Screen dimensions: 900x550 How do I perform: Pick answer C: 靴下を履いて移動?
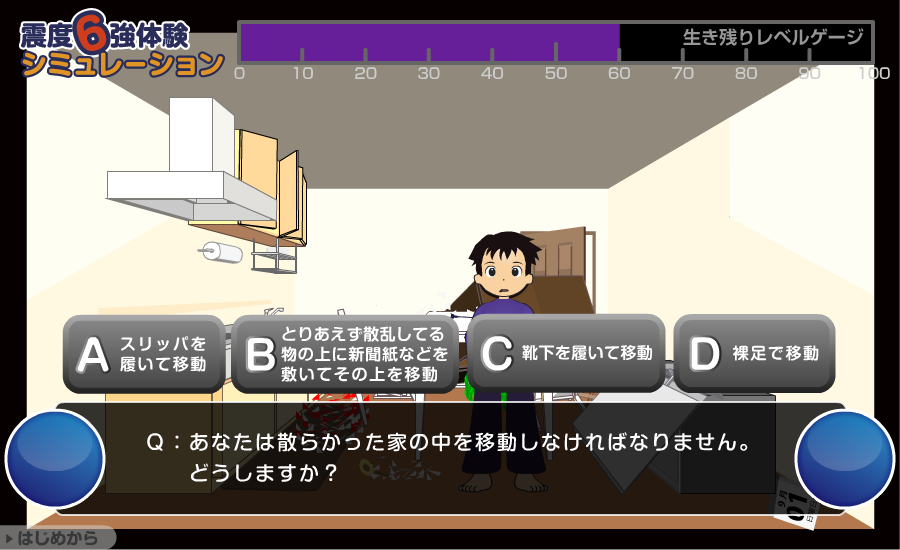pyautogui.click(x=566, y=353)
